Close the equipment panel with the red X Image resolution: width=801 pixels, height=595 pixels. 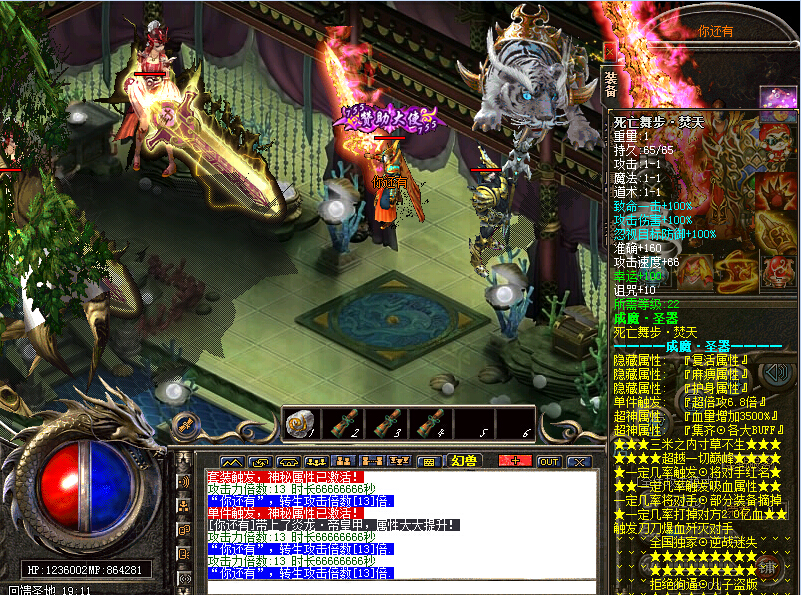[x=610, y=48]
